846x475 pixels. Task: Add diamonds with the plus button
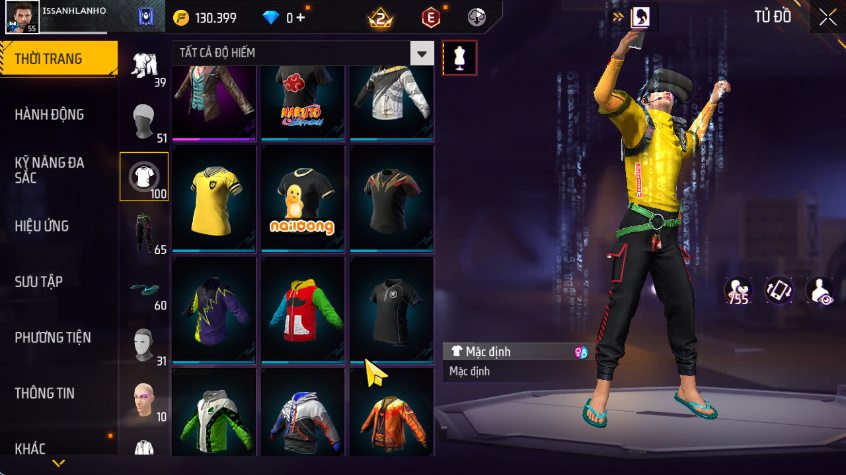300,18
